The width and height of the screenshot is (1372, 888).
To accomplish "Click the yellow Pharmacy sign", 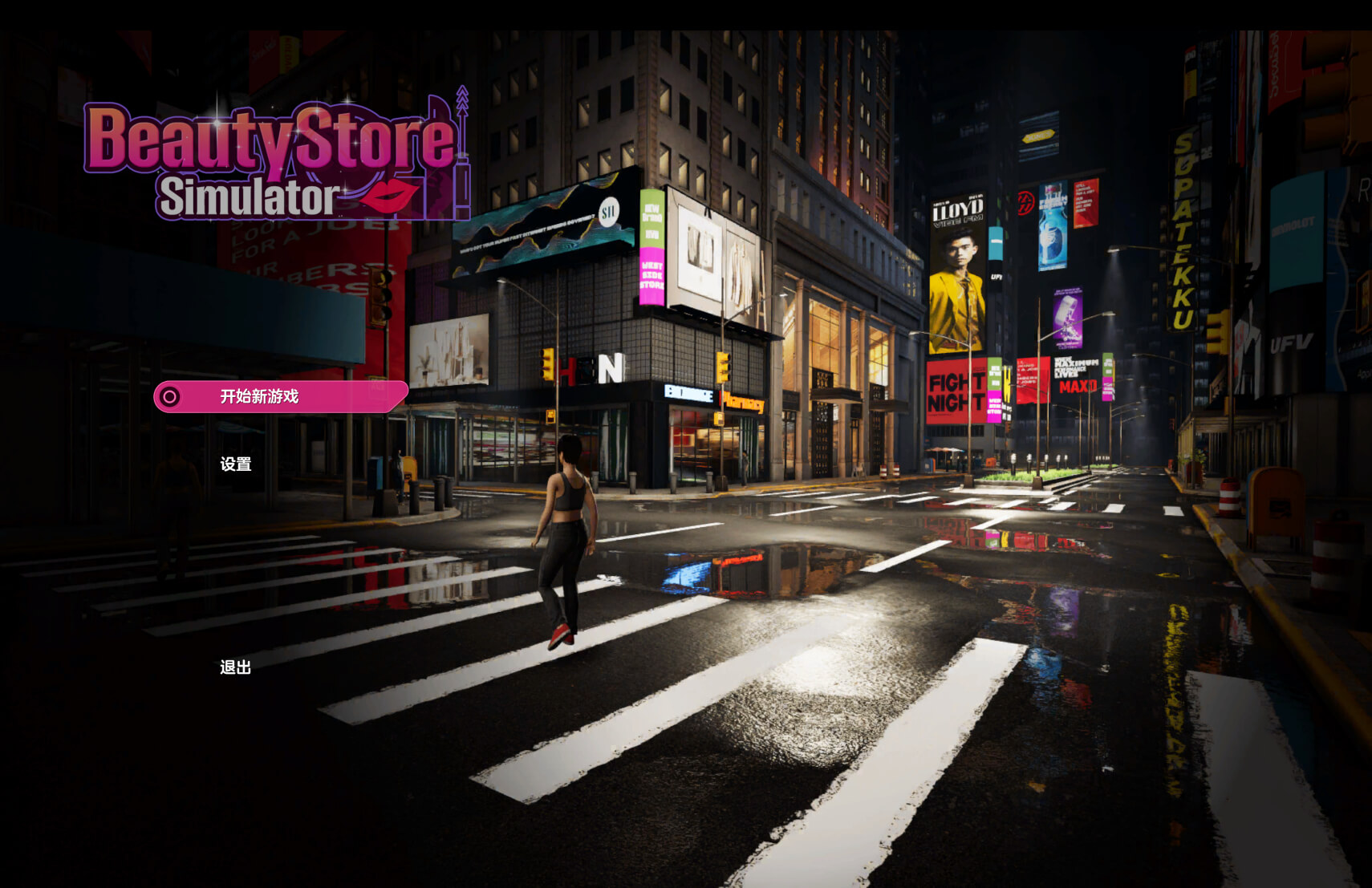I will (x=744, y=399).
